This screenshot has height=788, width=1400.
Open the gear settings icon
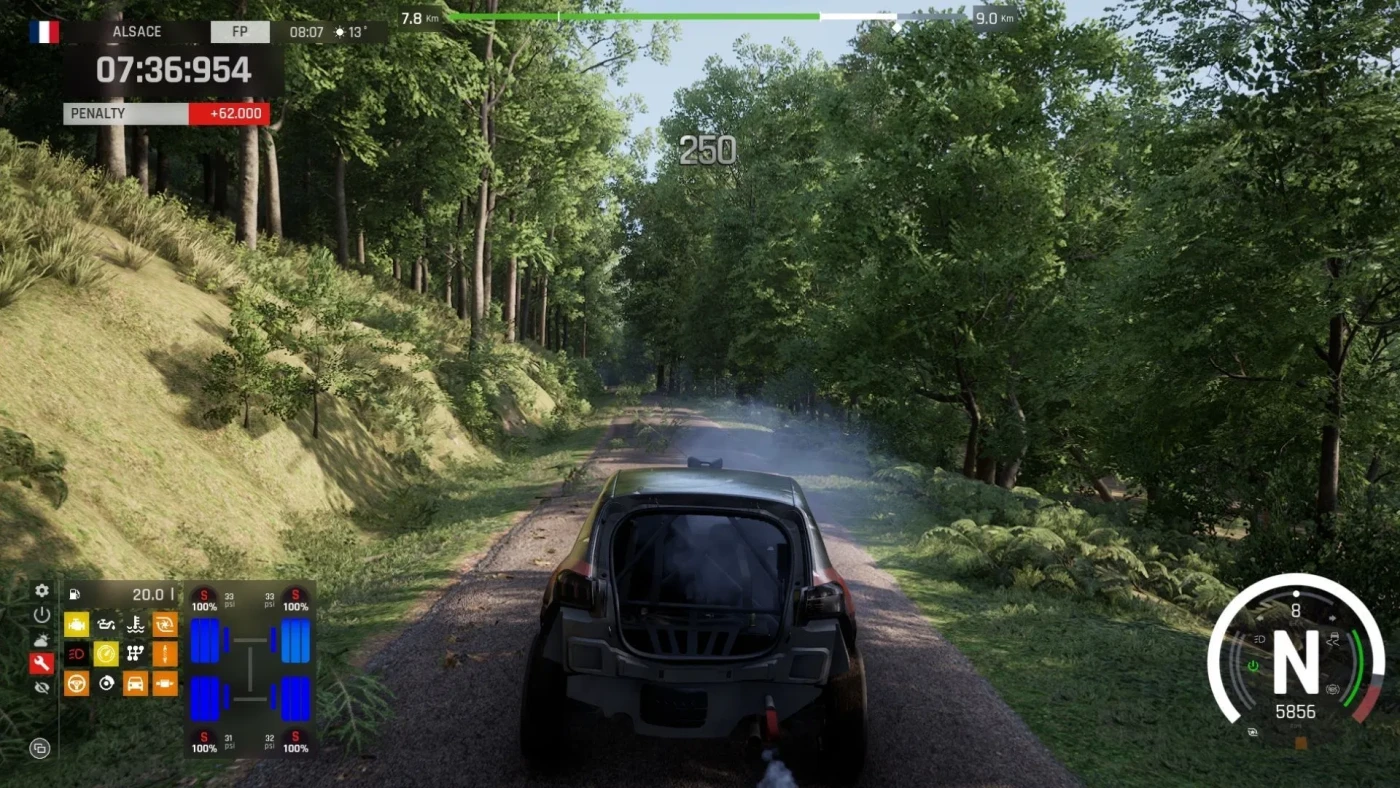click(42, 591)
